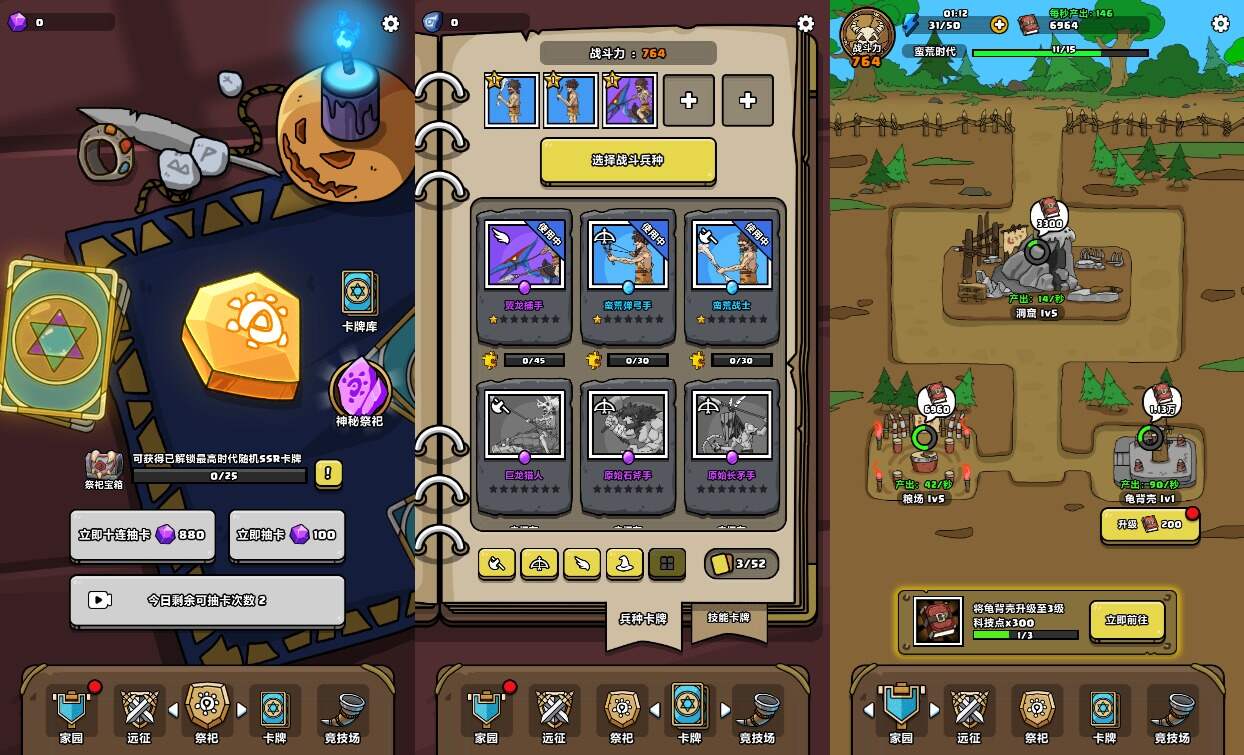
Task: Filter cards by wizard hat type
Action: 624,564
